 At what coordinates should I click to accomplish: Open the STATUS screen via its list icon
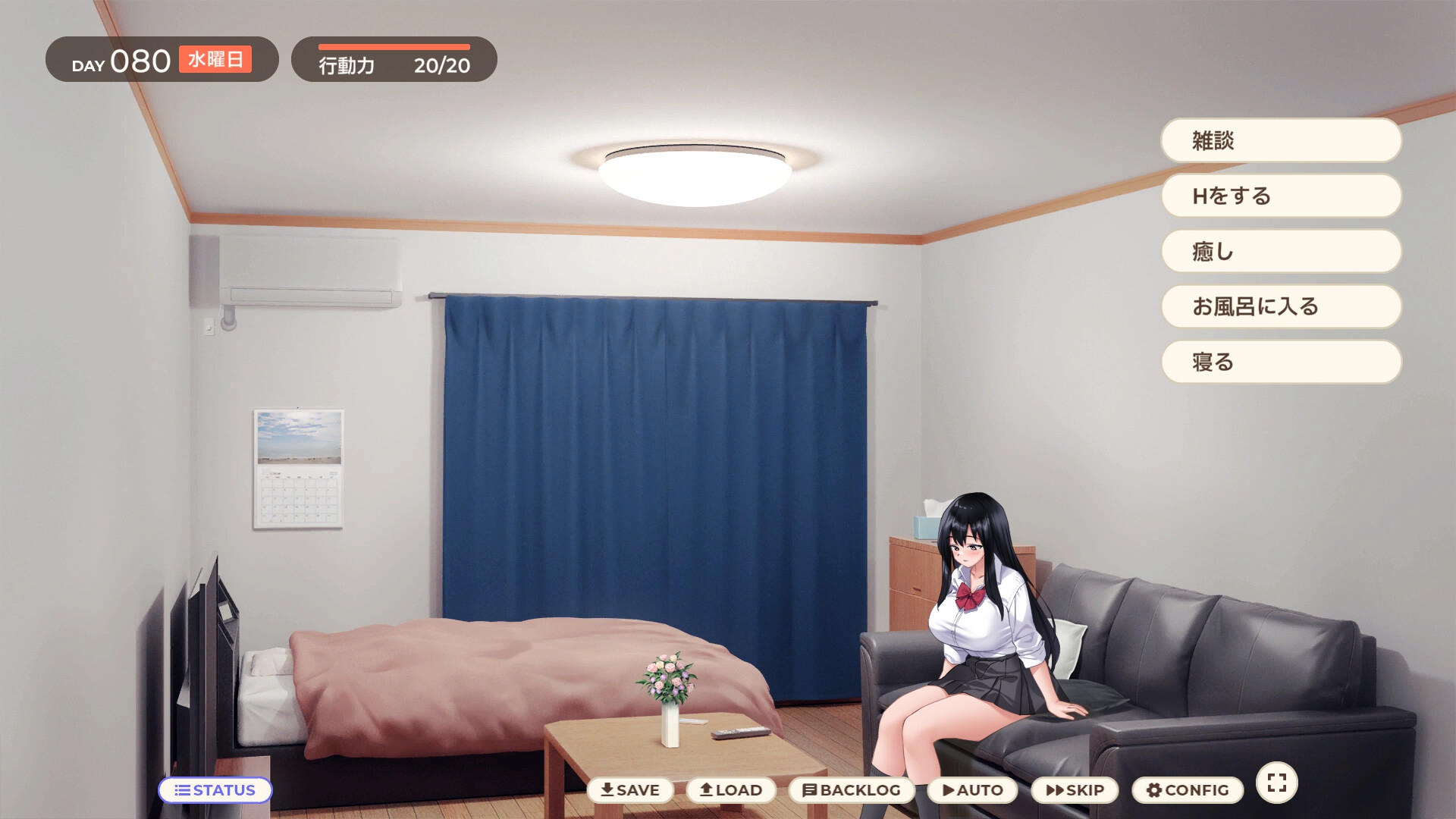click(x=182, y=790)
